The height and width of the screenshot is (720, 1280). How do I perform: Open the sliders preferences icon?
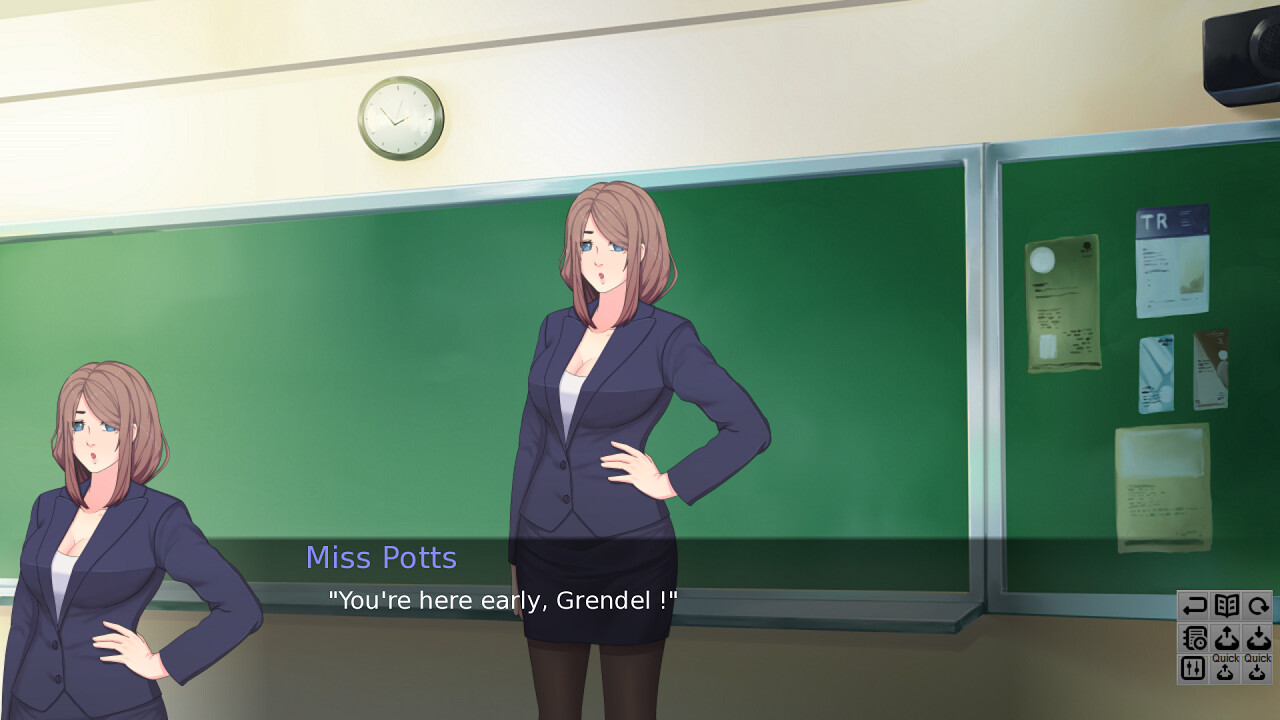[x=1193, y=668]
